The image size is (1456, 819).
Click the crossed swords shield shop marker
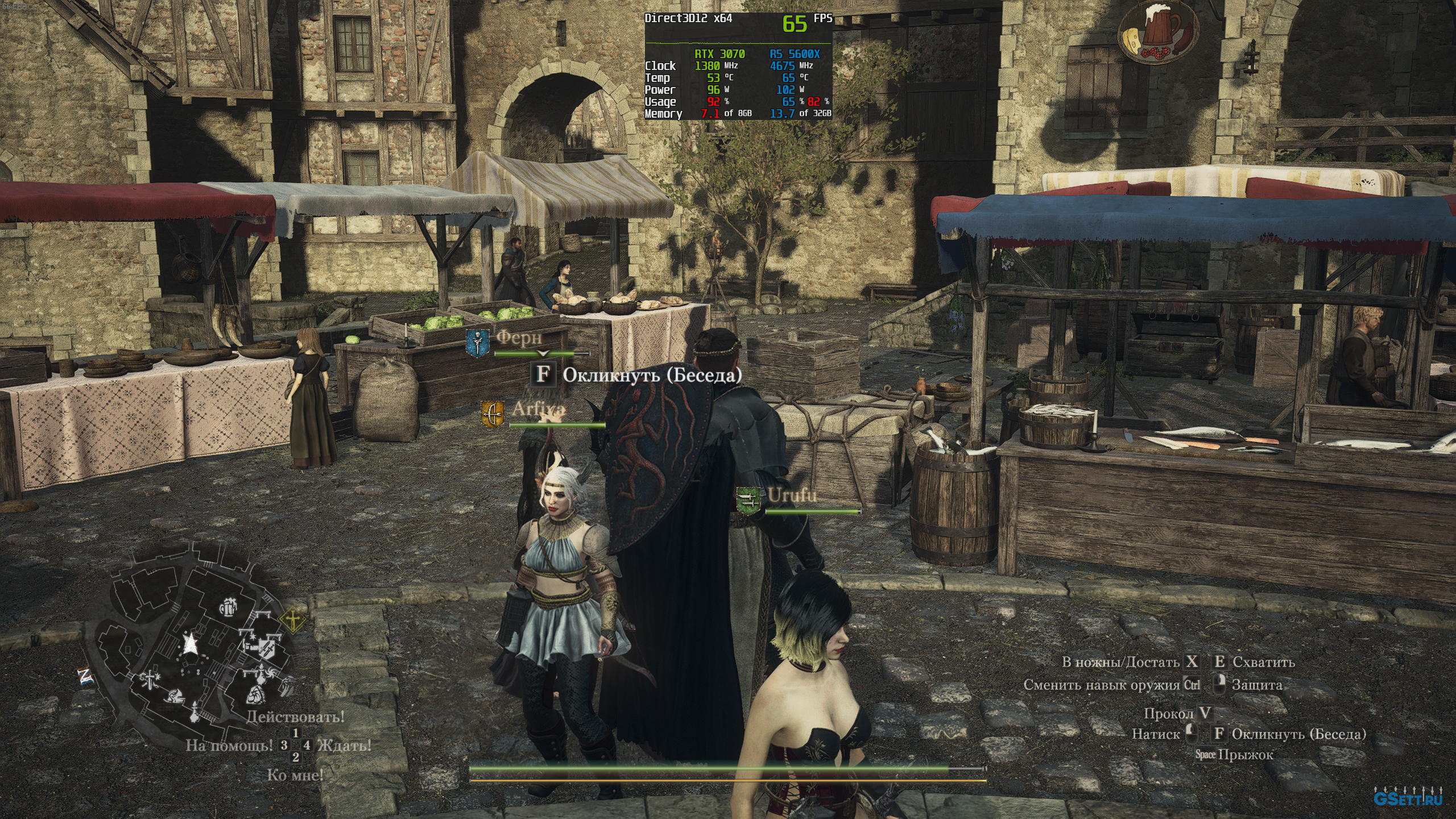[266, 647]
